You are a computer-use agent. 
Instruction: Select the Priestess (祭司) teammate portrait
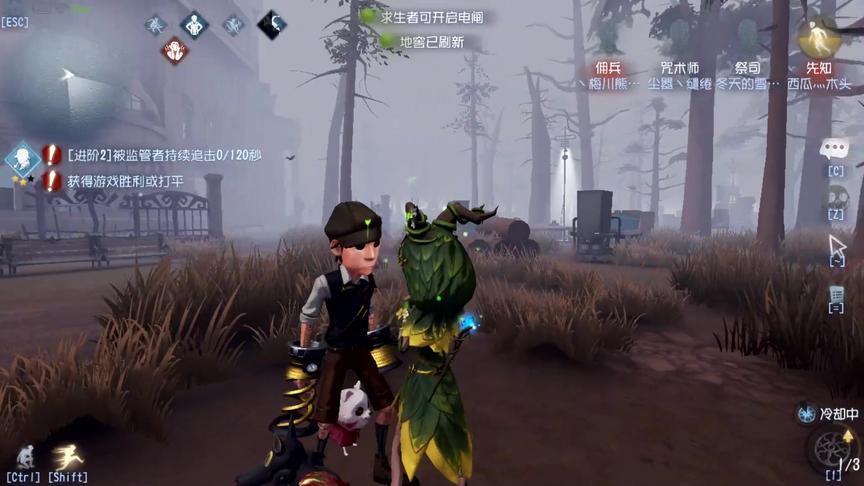click(748, 38)
